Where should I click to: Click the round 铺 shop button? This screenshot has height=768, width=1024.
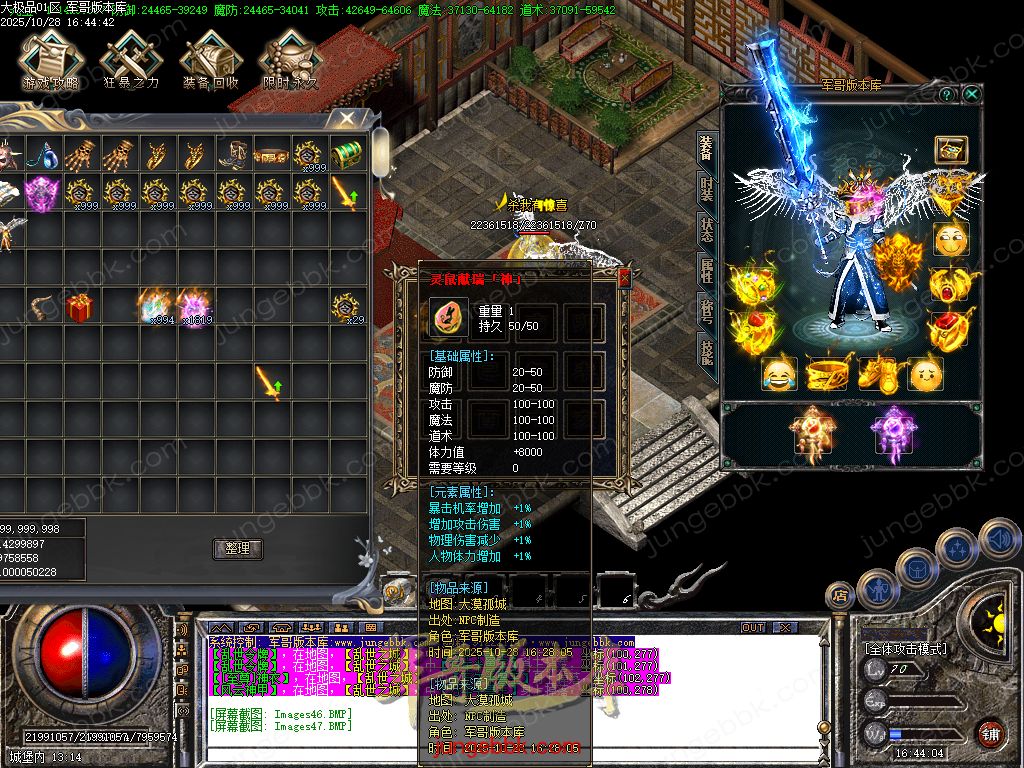coord(990,733)
